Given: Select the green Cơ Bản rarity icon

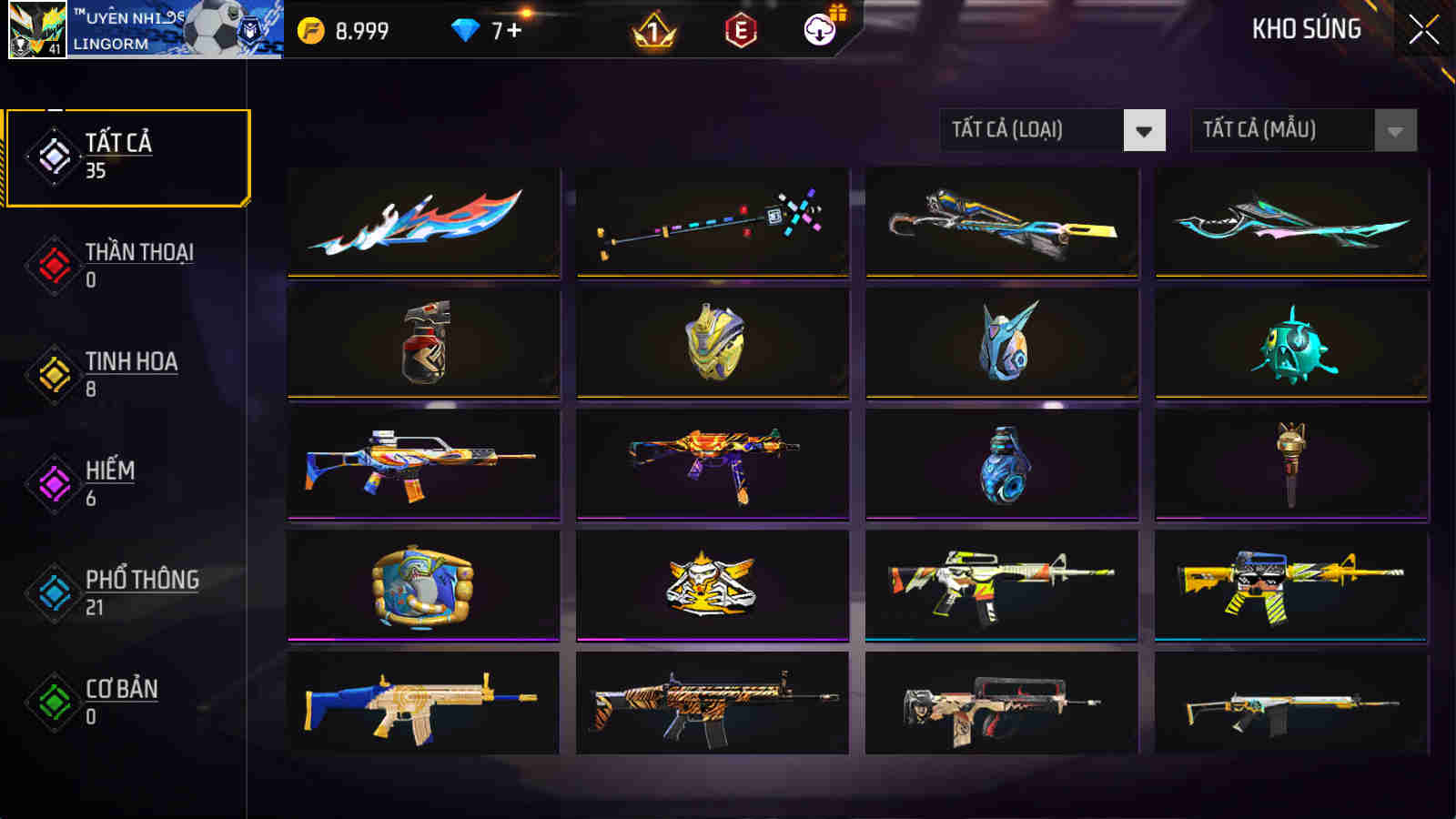Looking at the screenshot, I should point(52,701).
